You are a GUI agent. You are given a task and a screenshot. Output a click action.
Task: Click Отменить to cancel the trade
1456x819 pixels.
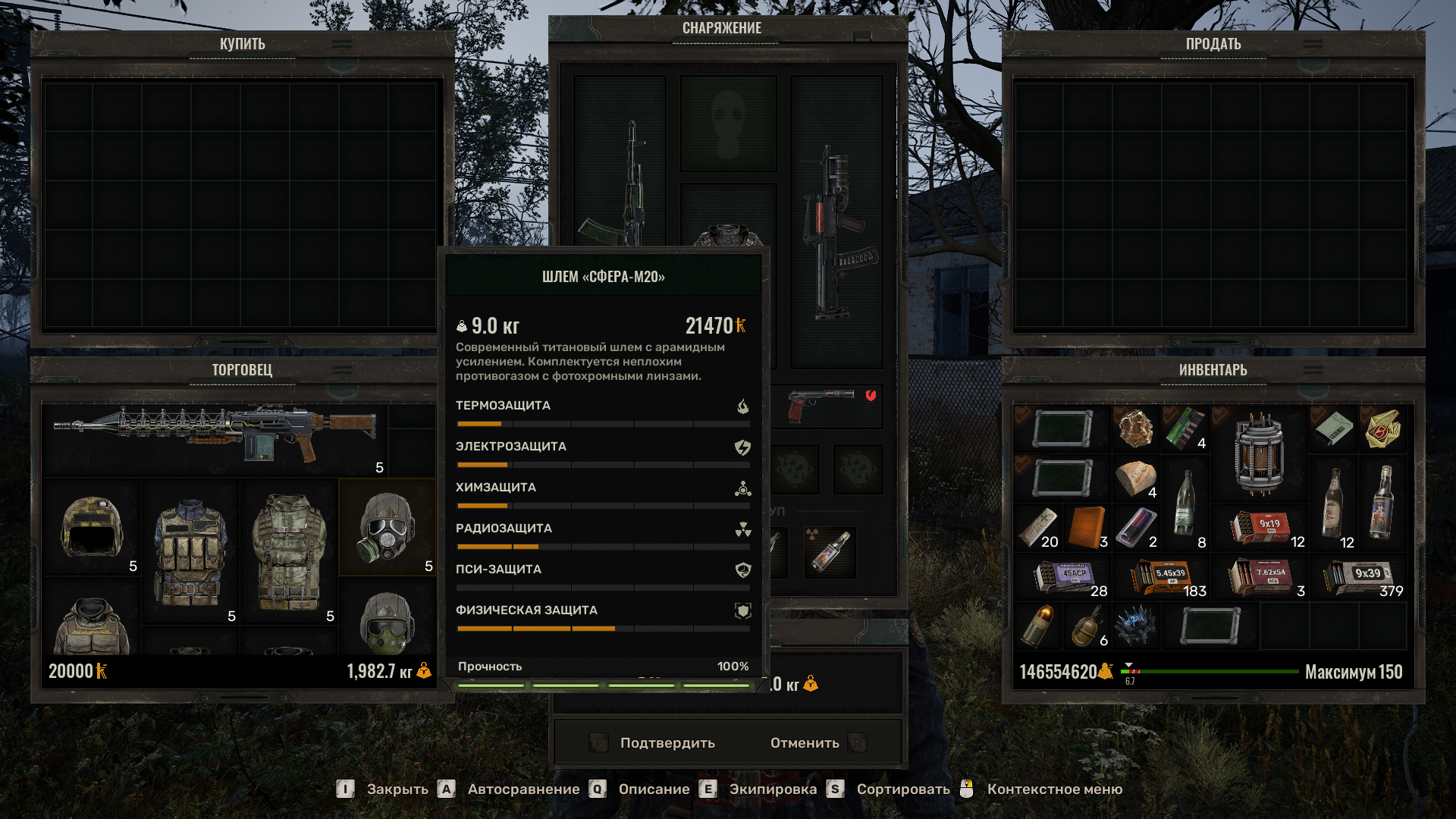804,742
